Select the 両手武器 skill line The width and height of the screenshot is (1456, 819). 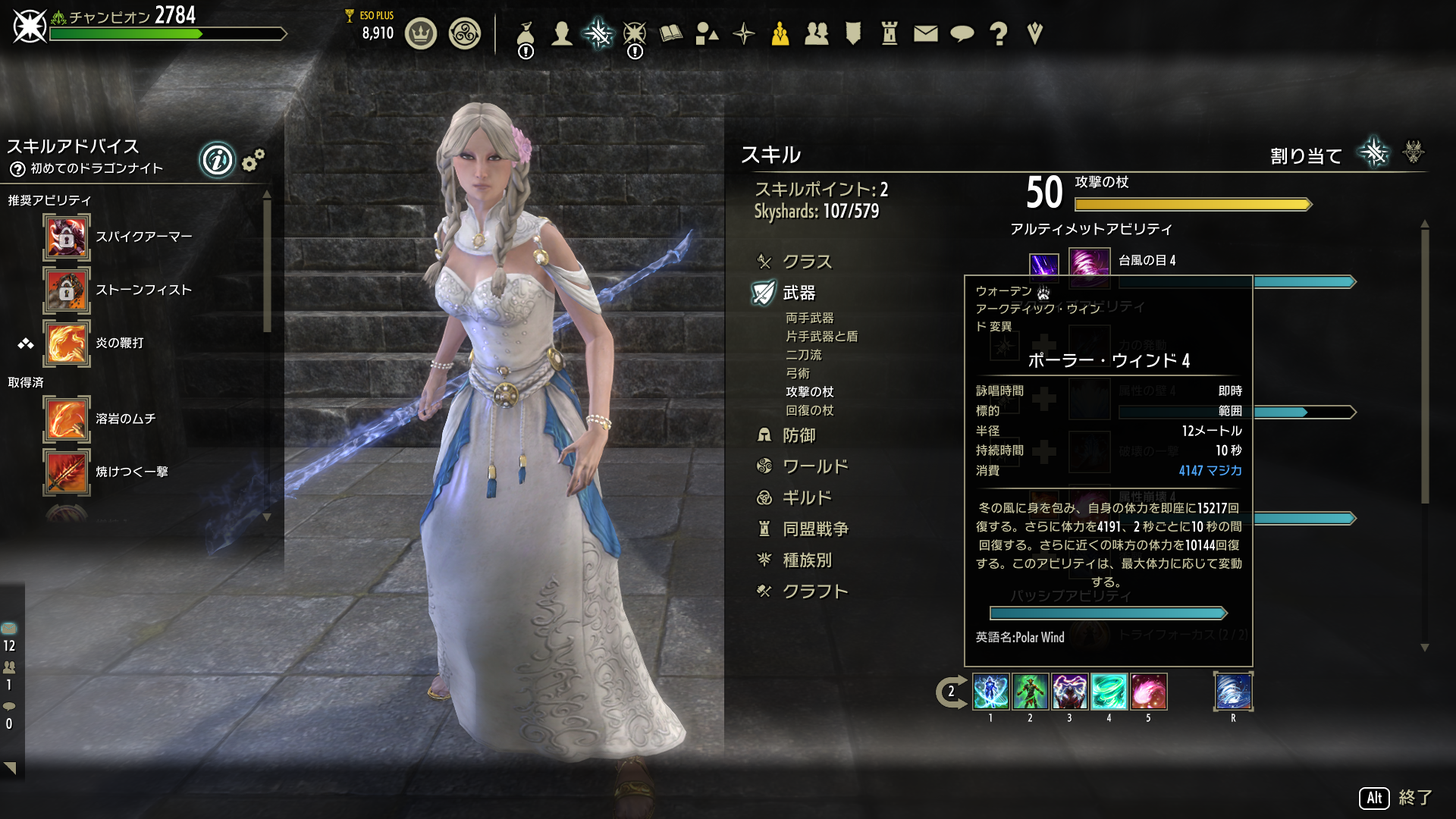click(809, 318)
